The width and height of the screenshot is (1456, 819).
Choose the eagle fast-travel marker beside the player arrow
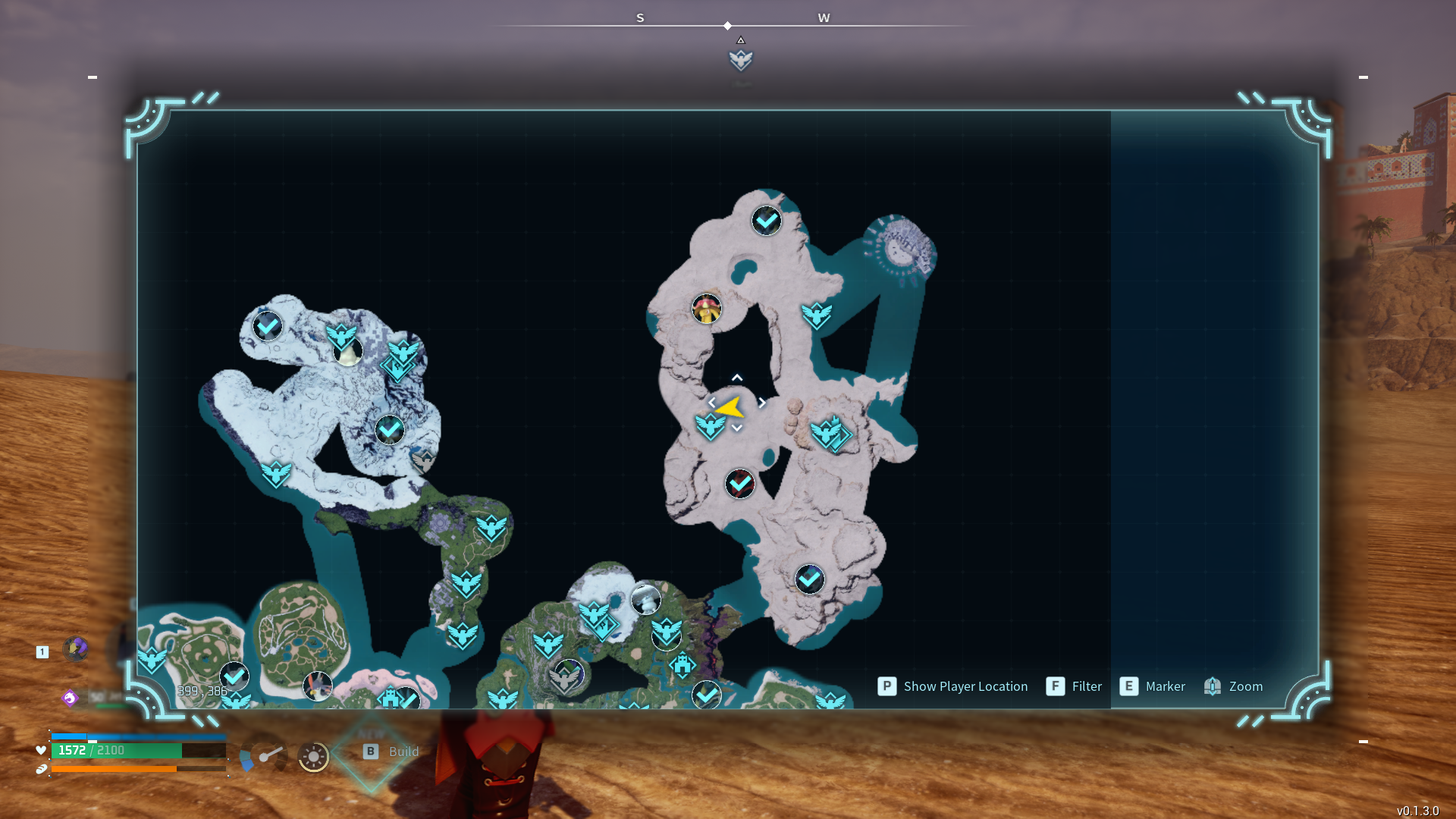(711, 426)
